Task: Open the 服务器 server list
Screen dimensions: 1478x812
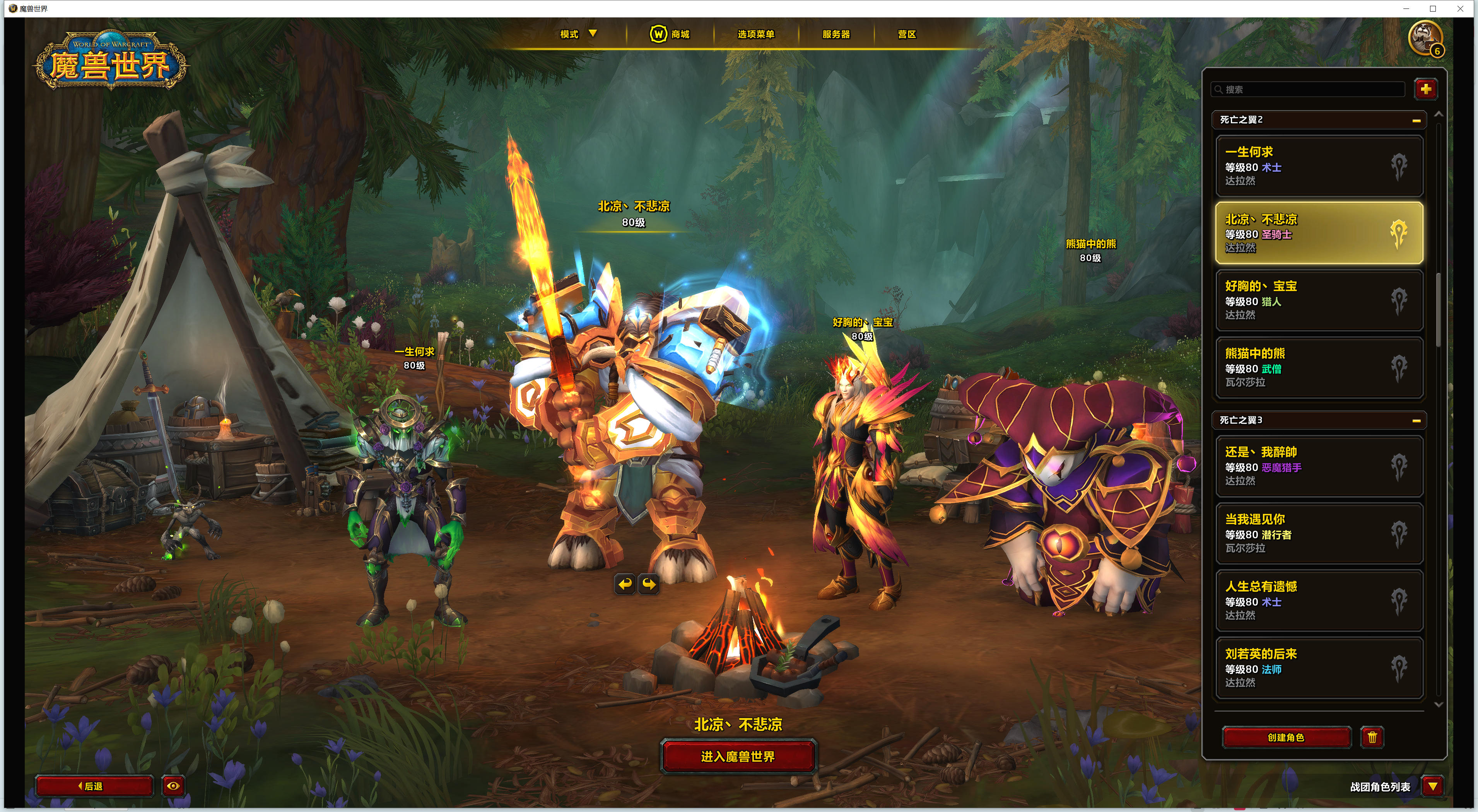Action: [836, 34]
